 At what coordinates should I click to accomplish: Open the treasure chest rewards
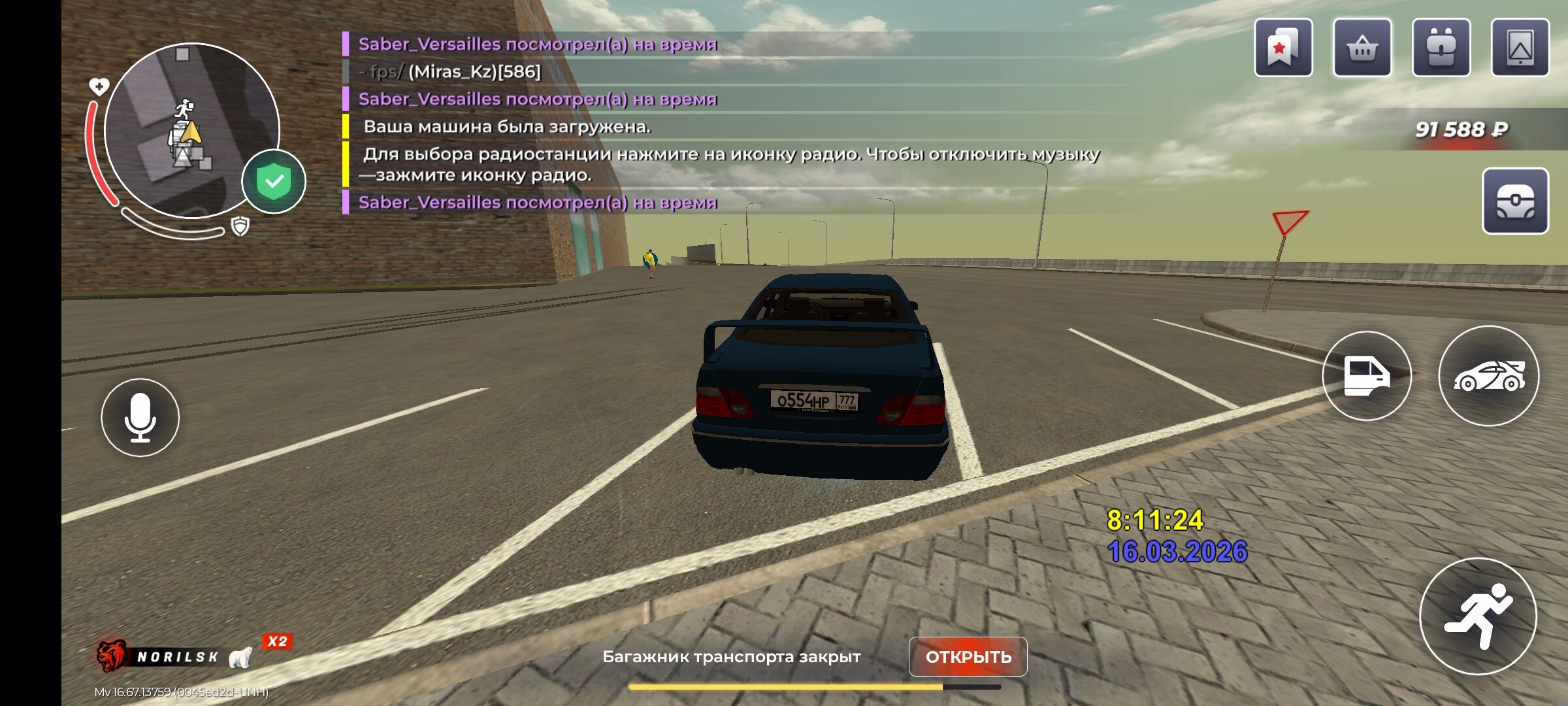(1515, 201)
